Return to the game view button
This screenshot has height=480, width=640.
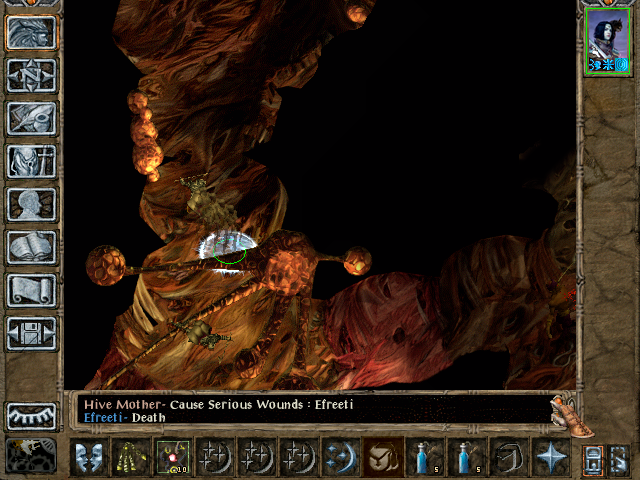[x=31, y=32]
